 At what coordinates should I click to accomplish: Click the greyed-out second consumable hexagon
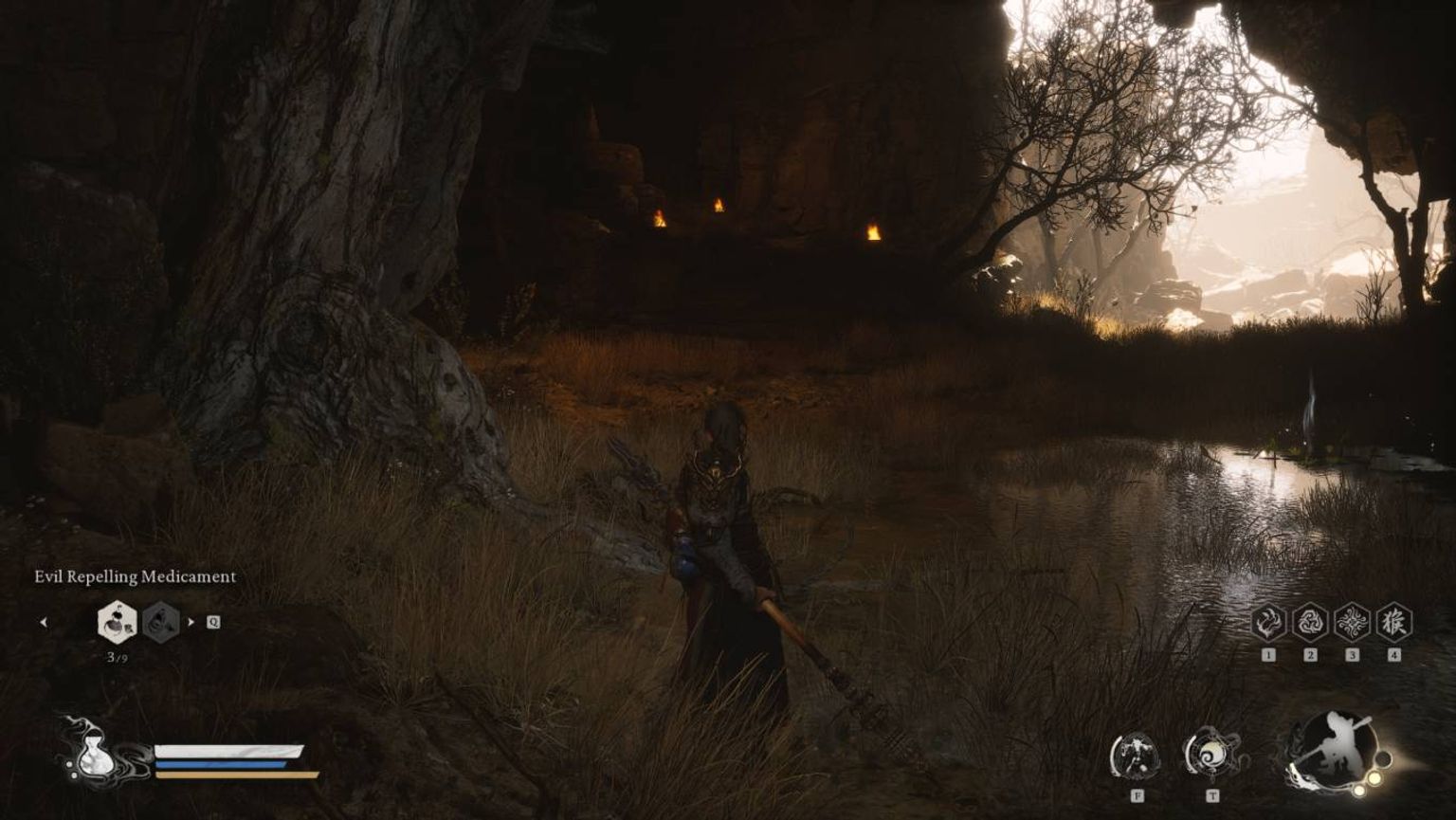[x=159, y=623]
